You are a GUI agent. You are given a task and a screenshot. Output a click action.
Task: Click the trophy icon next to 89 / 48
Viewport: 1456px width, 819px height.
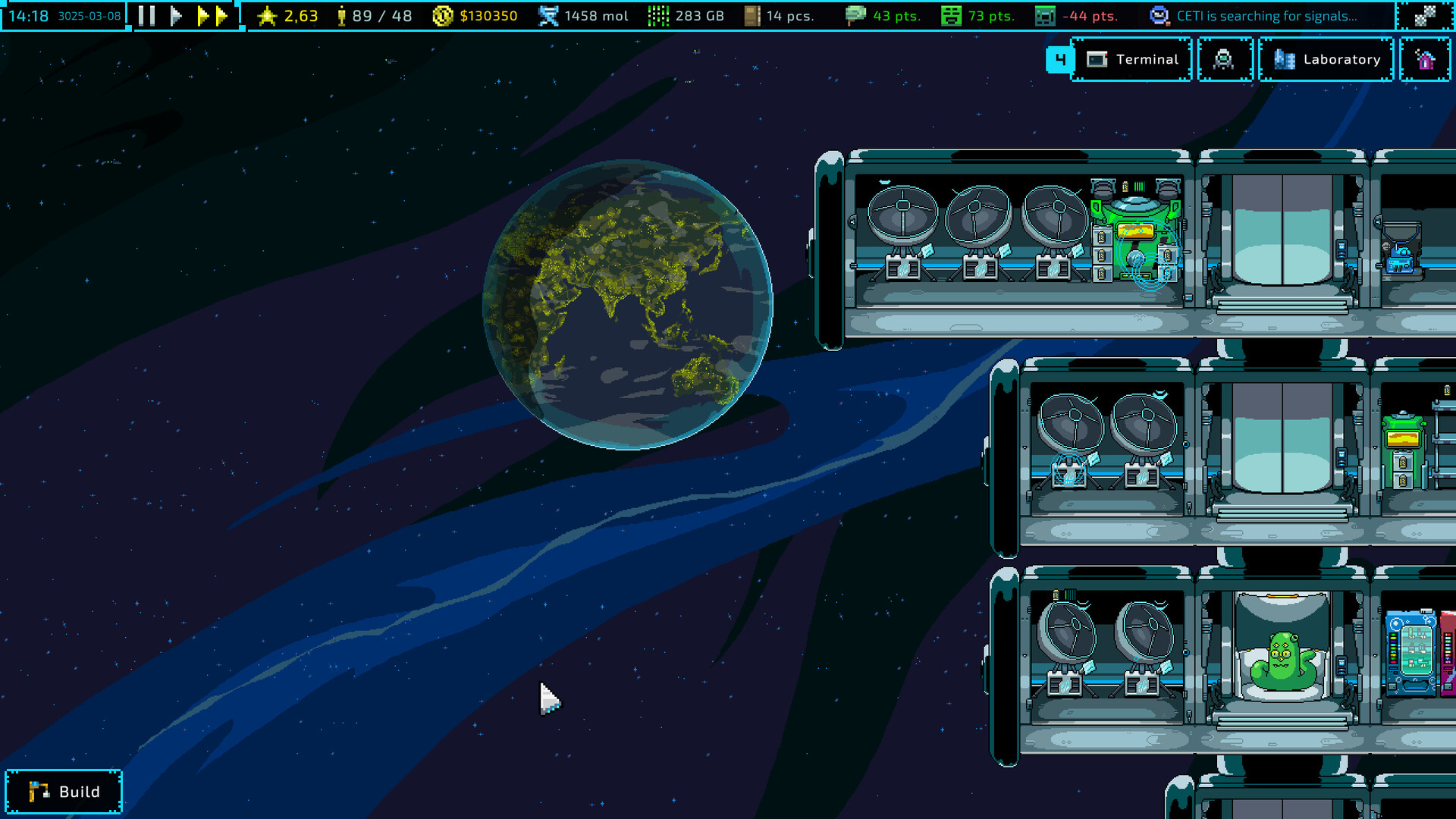[x=343, y=14]
